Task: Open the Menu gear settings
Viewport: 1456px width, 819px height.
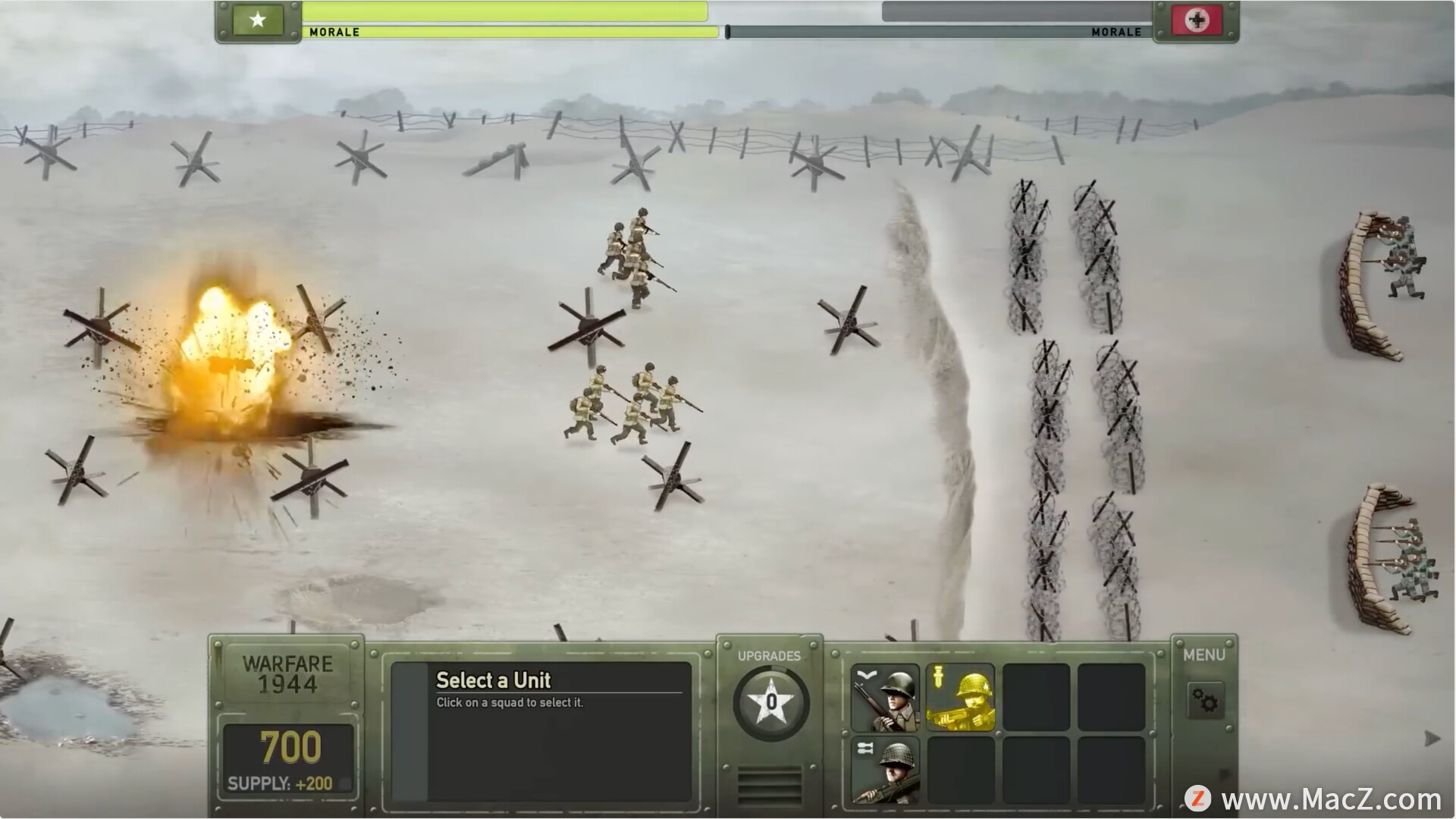Action: point(1204,700)
